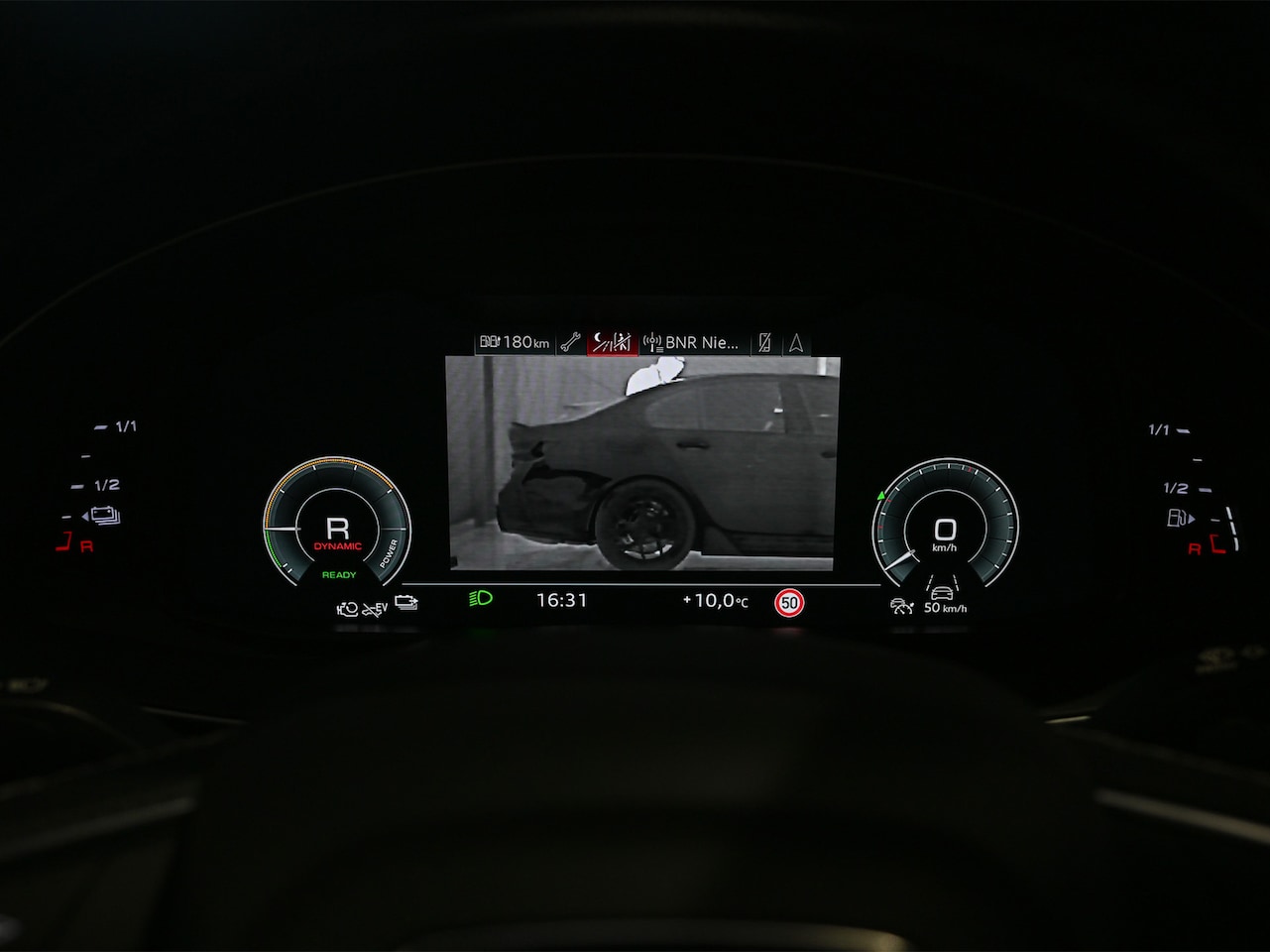1270x952 pixels.
Task: Select the highlighted night vision tab
Action: tap(611, 343)
